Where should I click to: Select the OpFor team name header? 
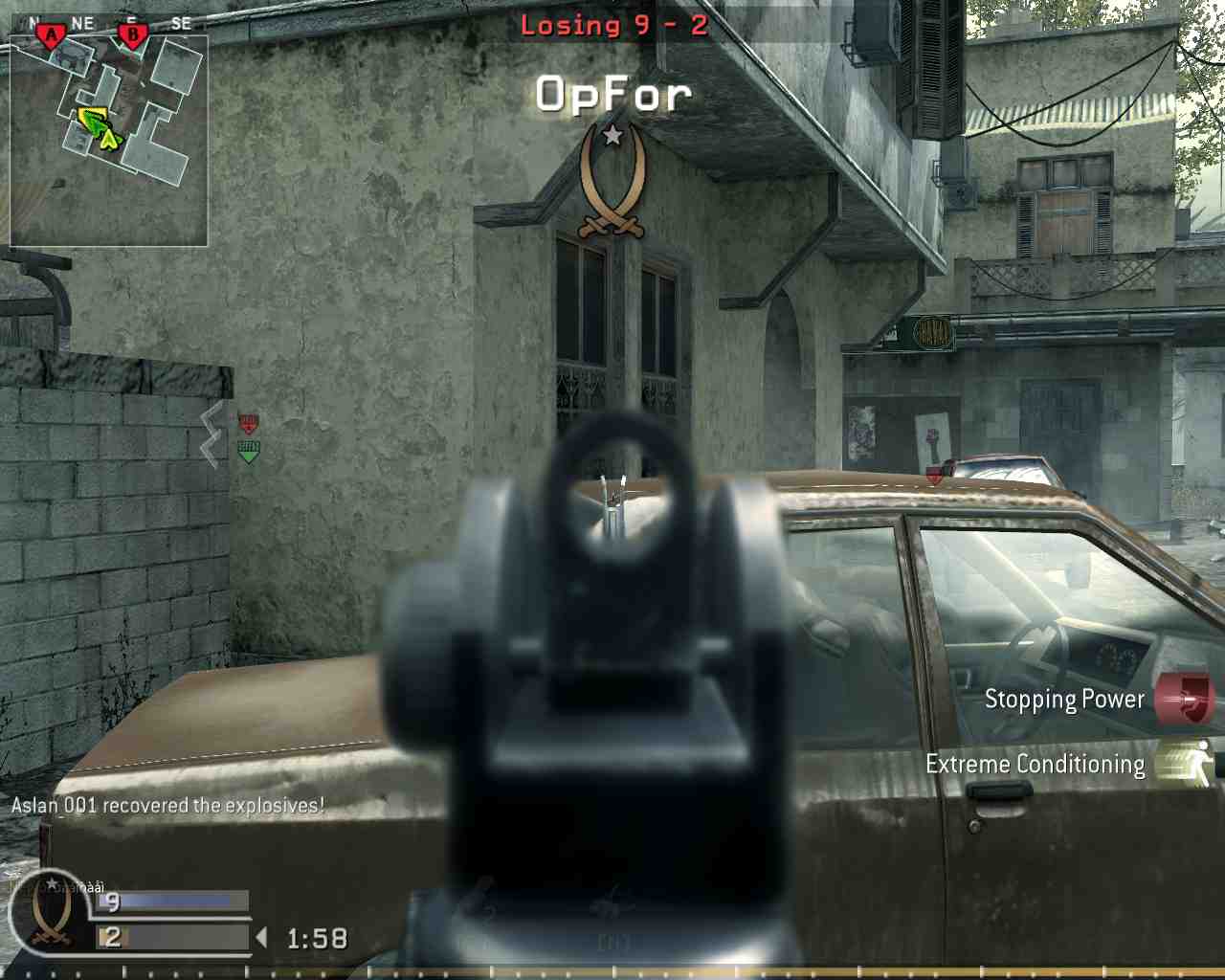point(612,93)
